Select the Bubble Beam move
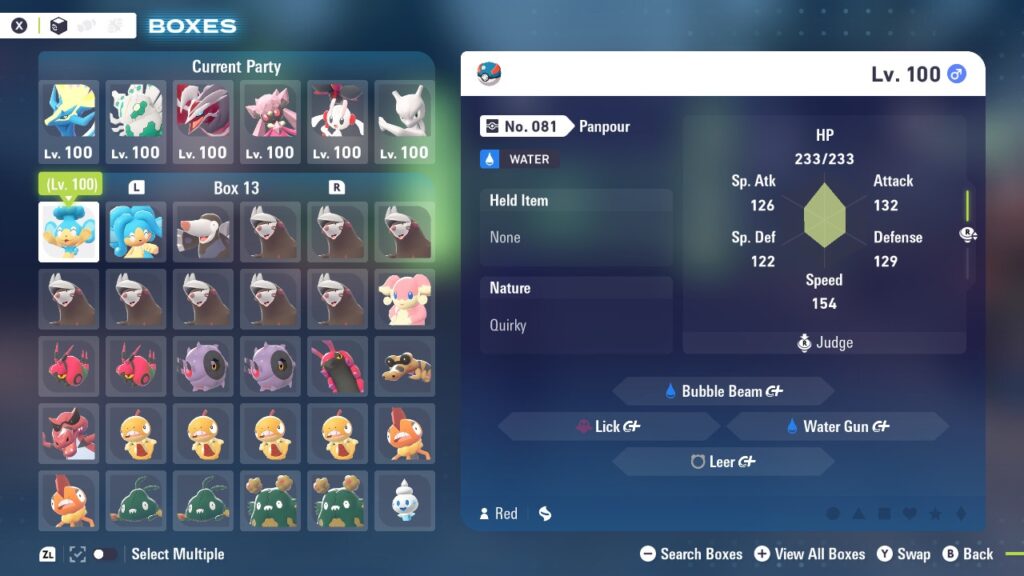 coord(723,391)
